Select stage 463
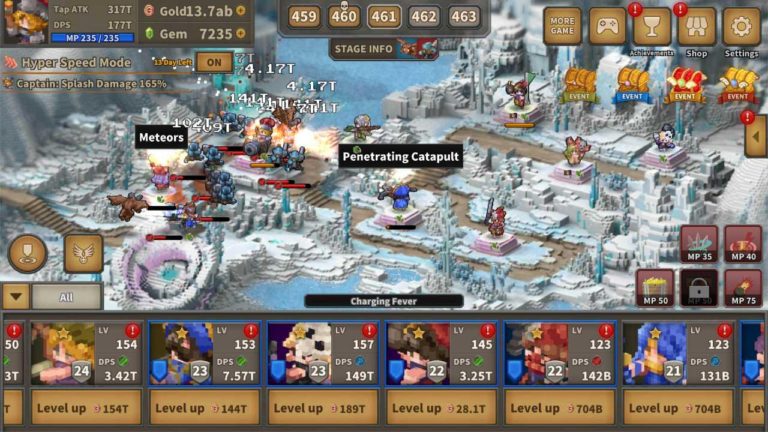The image size is (768, 432). (463, 16)
